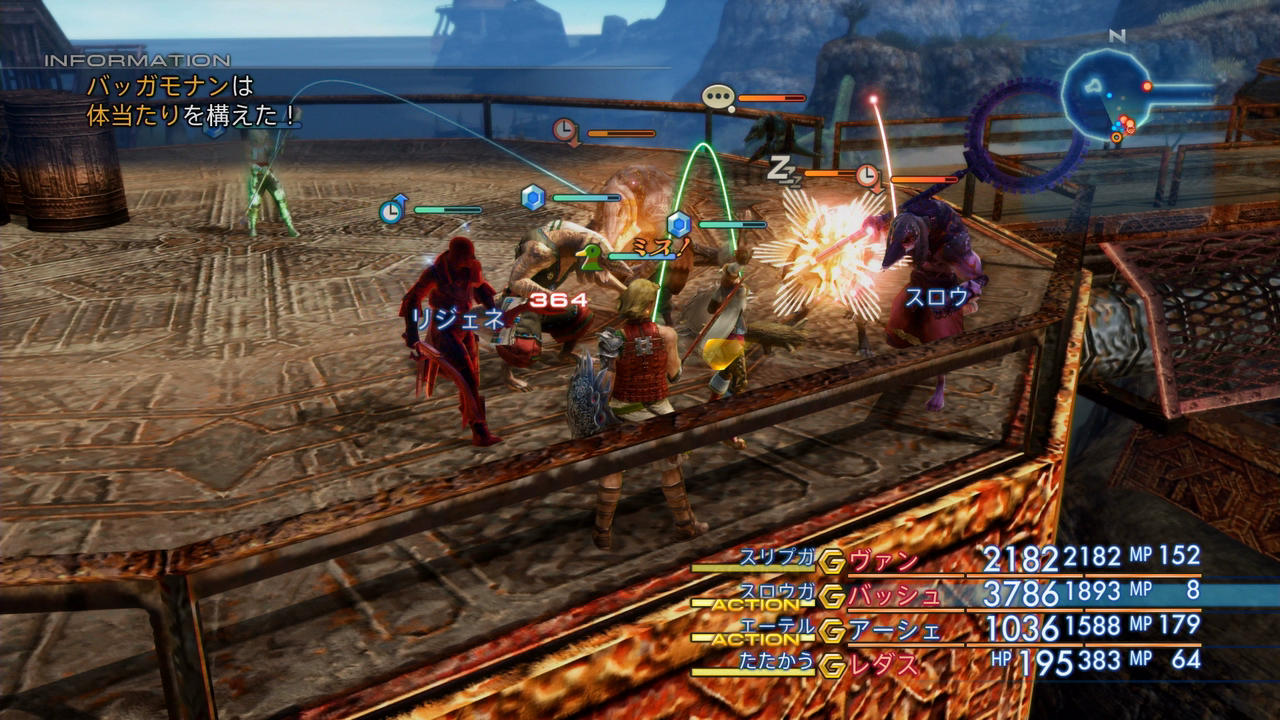1280x720 pixels.
Task: Open the circular minimap
Action: click(1107, 94)
